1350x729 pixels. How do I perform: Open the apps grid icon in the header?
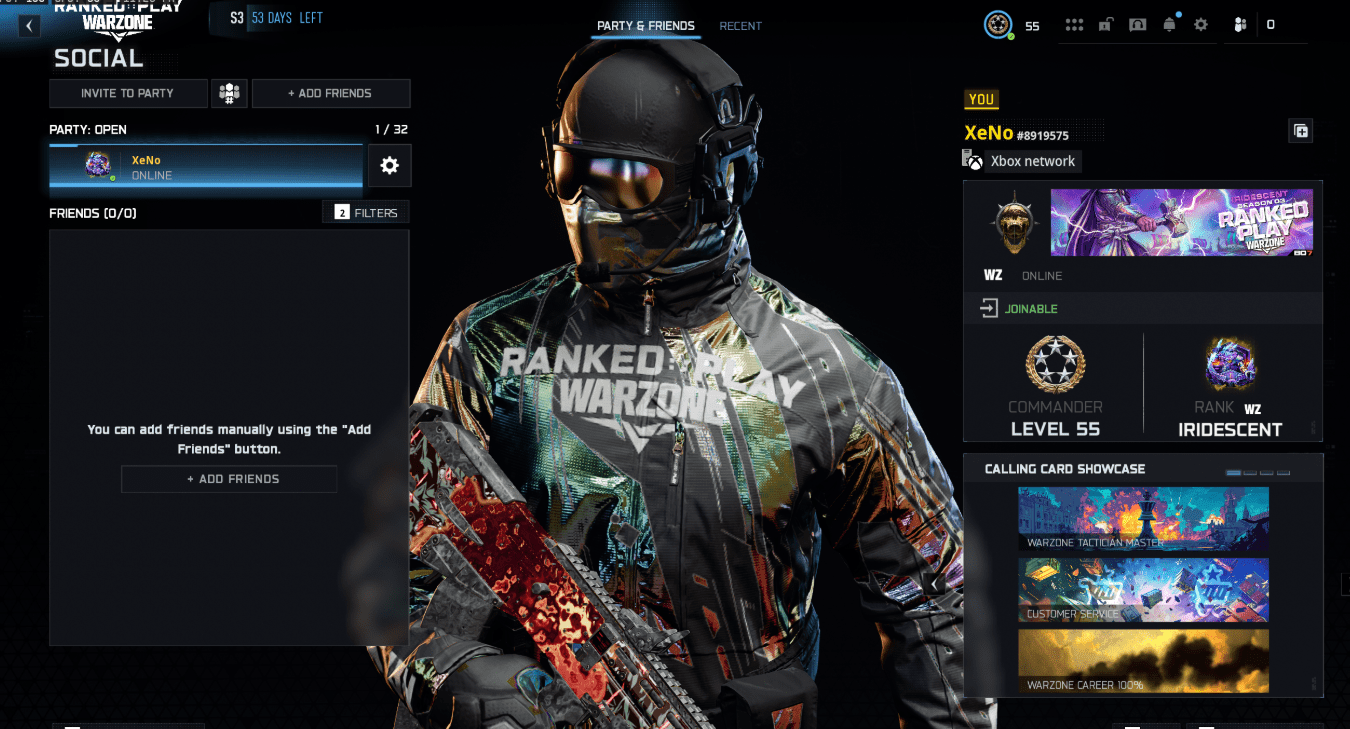pos(1074,24)
